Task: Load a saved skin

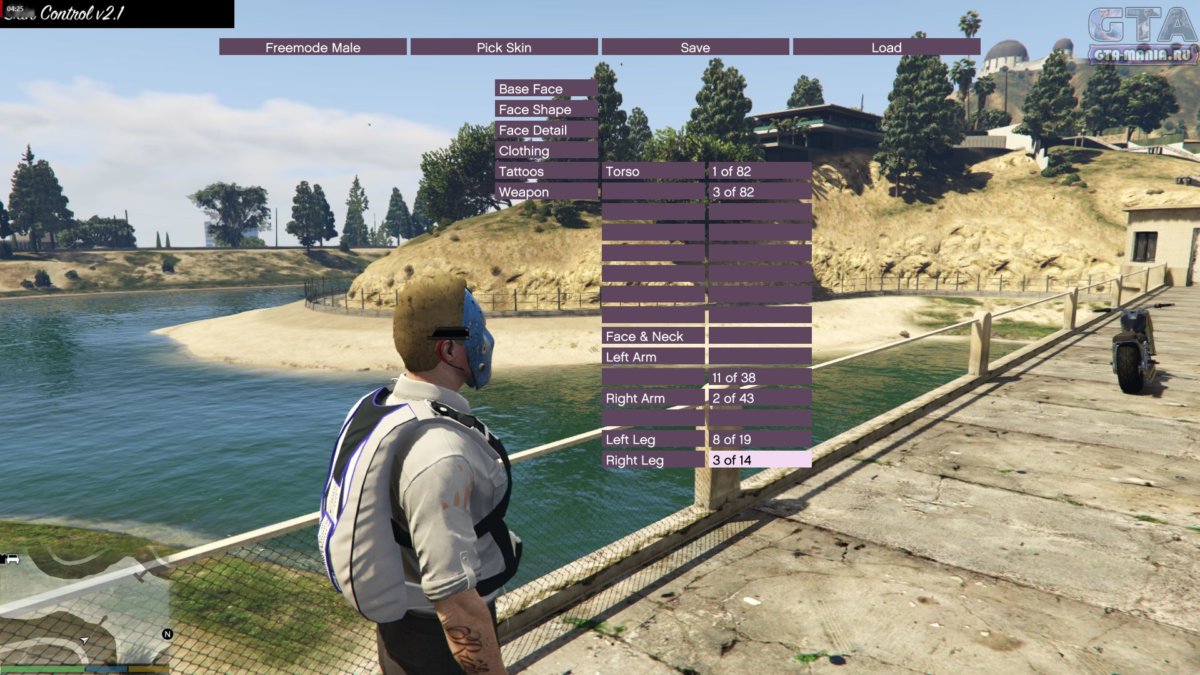Action: point(886,47)
